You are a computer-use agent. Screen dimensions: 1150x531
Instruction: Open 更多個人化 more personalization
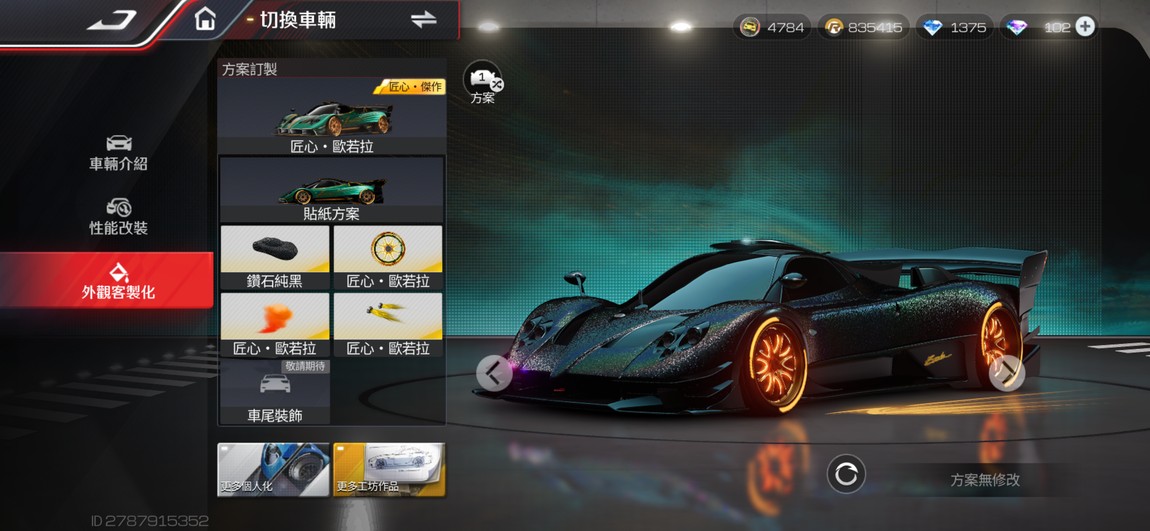273,470
